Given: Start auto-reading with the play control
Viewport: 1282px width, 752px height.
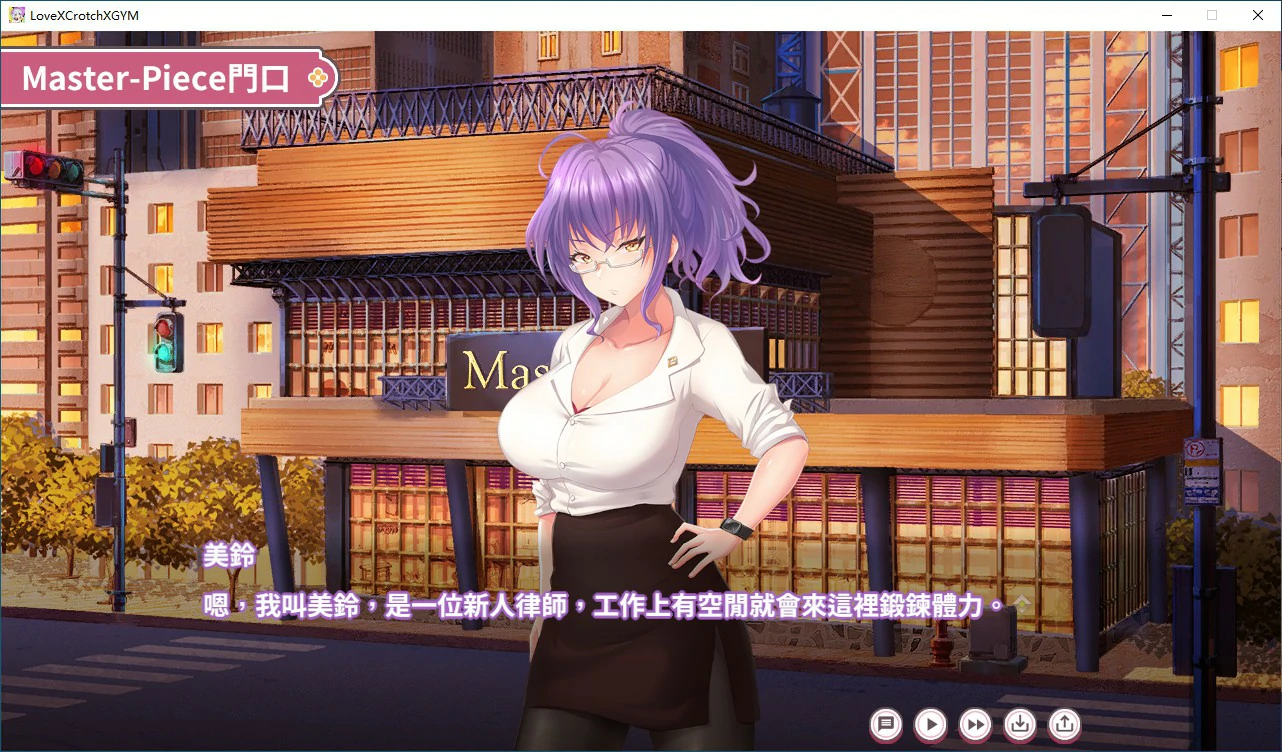Looking at the screenshot, I should (929, 725).
